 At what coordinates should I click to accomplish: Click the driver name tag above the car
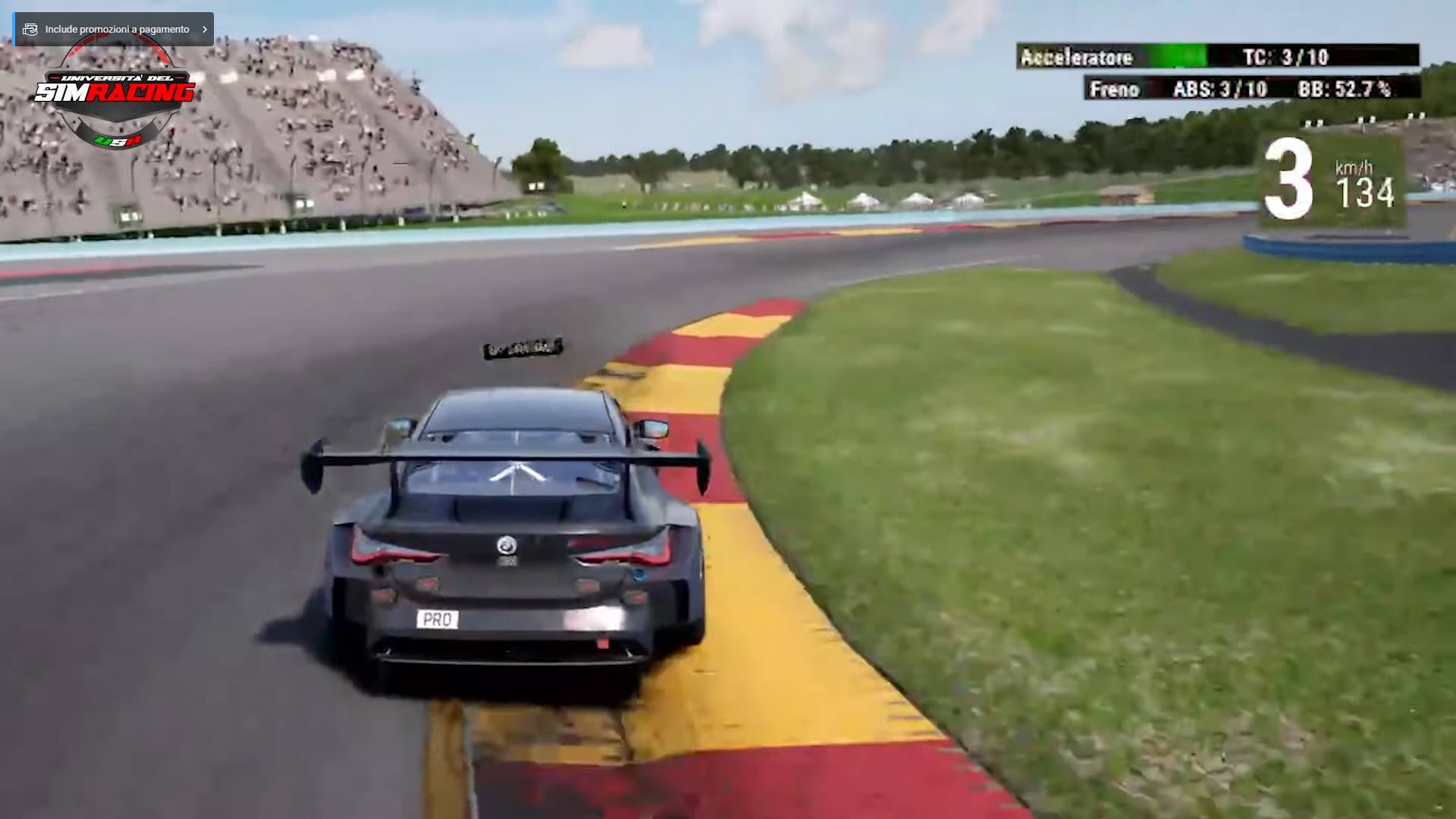pyautogui.click(x=525, y=349)
